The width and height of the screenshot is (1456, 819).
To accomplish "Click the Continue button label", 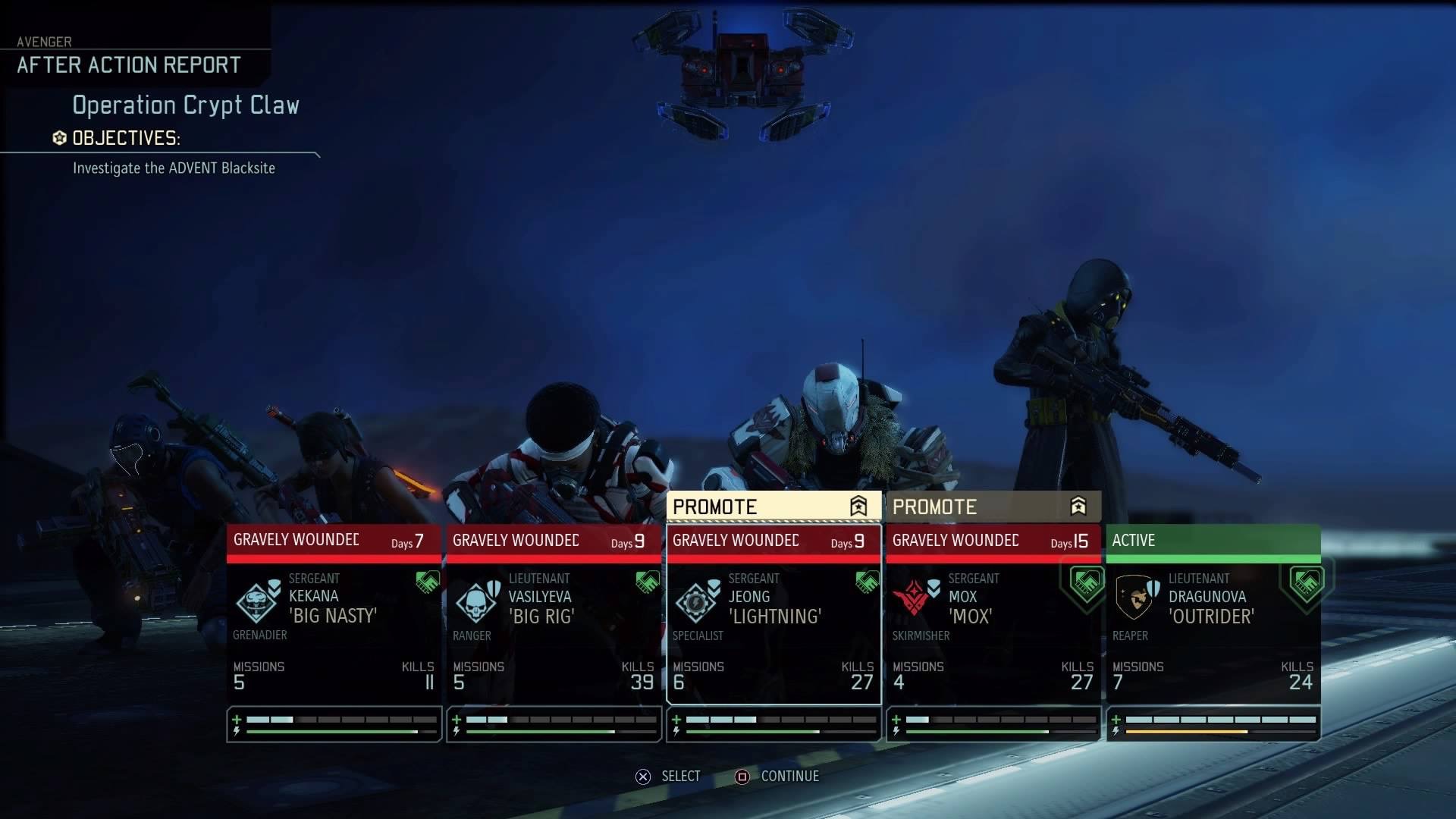I will pyautogui.click(x=789, y=776).
